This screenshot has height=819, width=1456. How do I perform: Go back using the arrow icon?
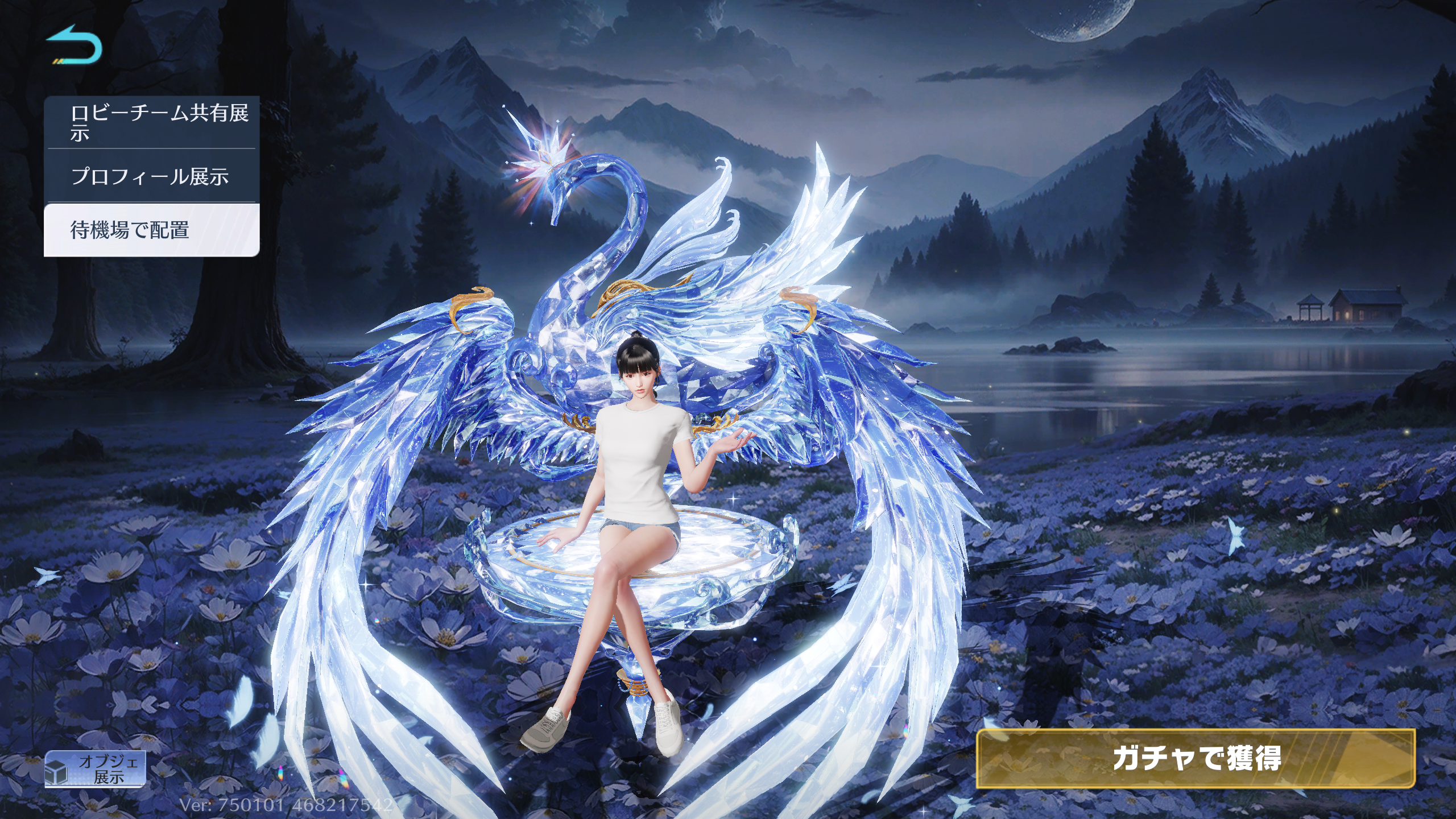74,44
